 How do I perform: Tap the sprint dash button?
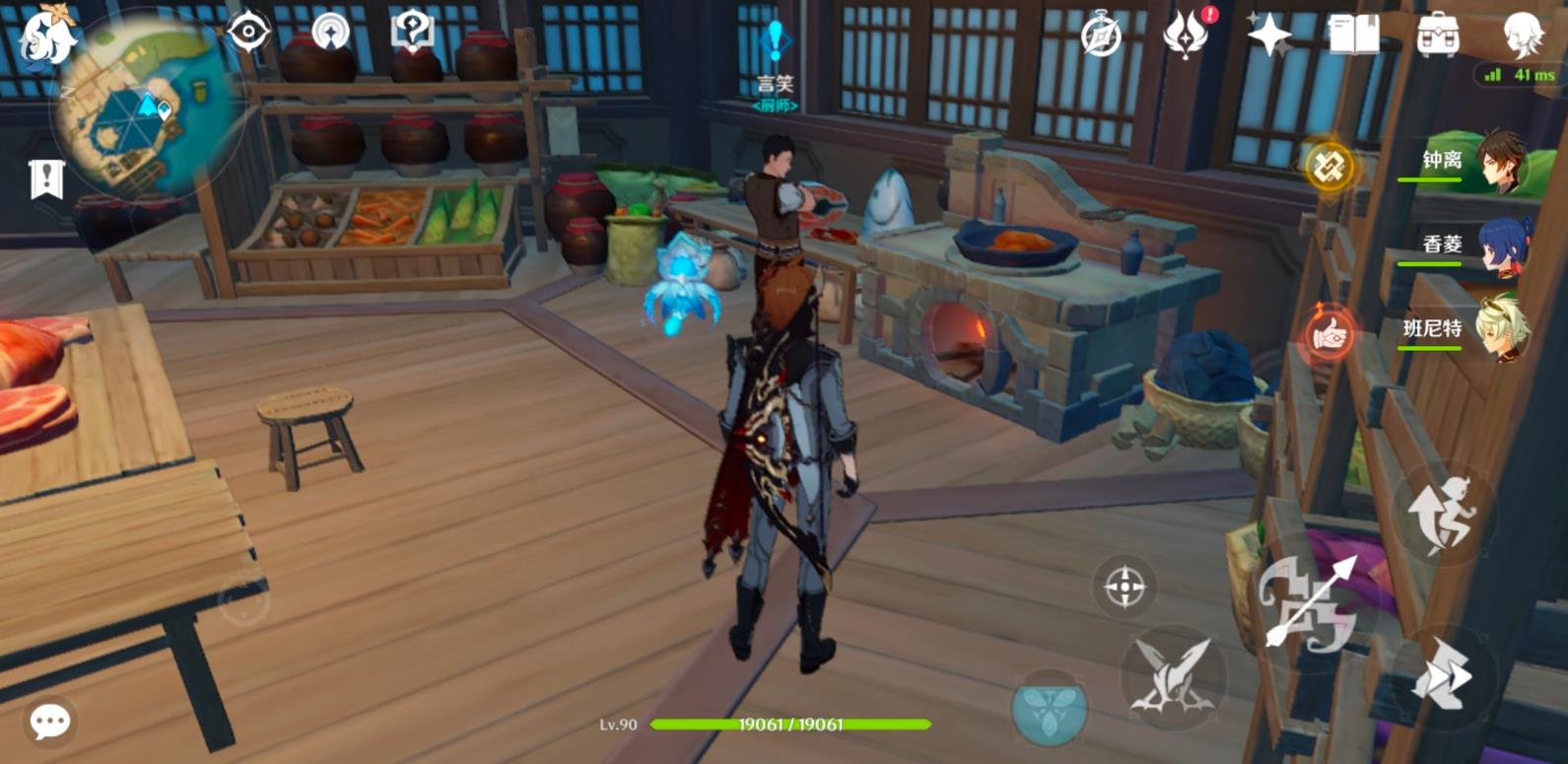(x=1442, y=676)
